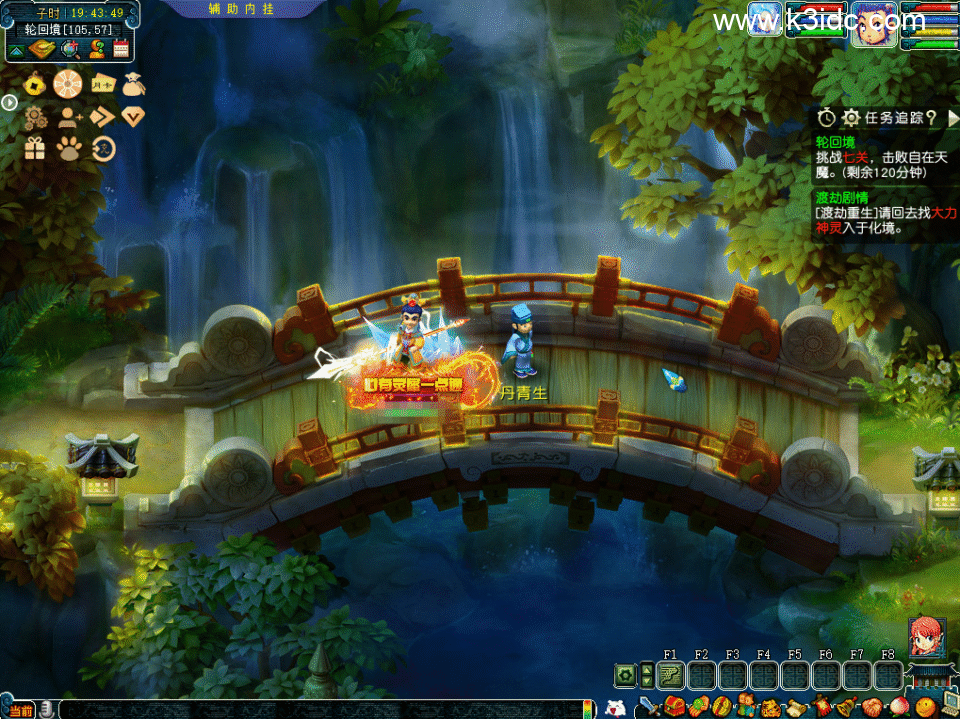This screenshot has height=719, width=960.
Task: Use the F1 hotbar skill slot
Action: click(x=670, y=675)
